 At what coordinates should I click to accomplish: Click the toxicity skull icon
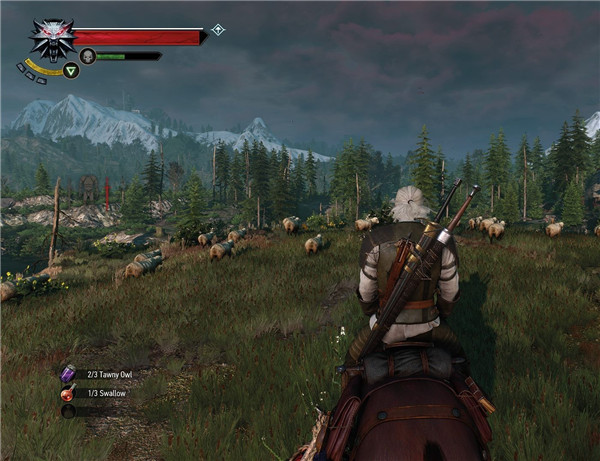click(x=87, y=56)
